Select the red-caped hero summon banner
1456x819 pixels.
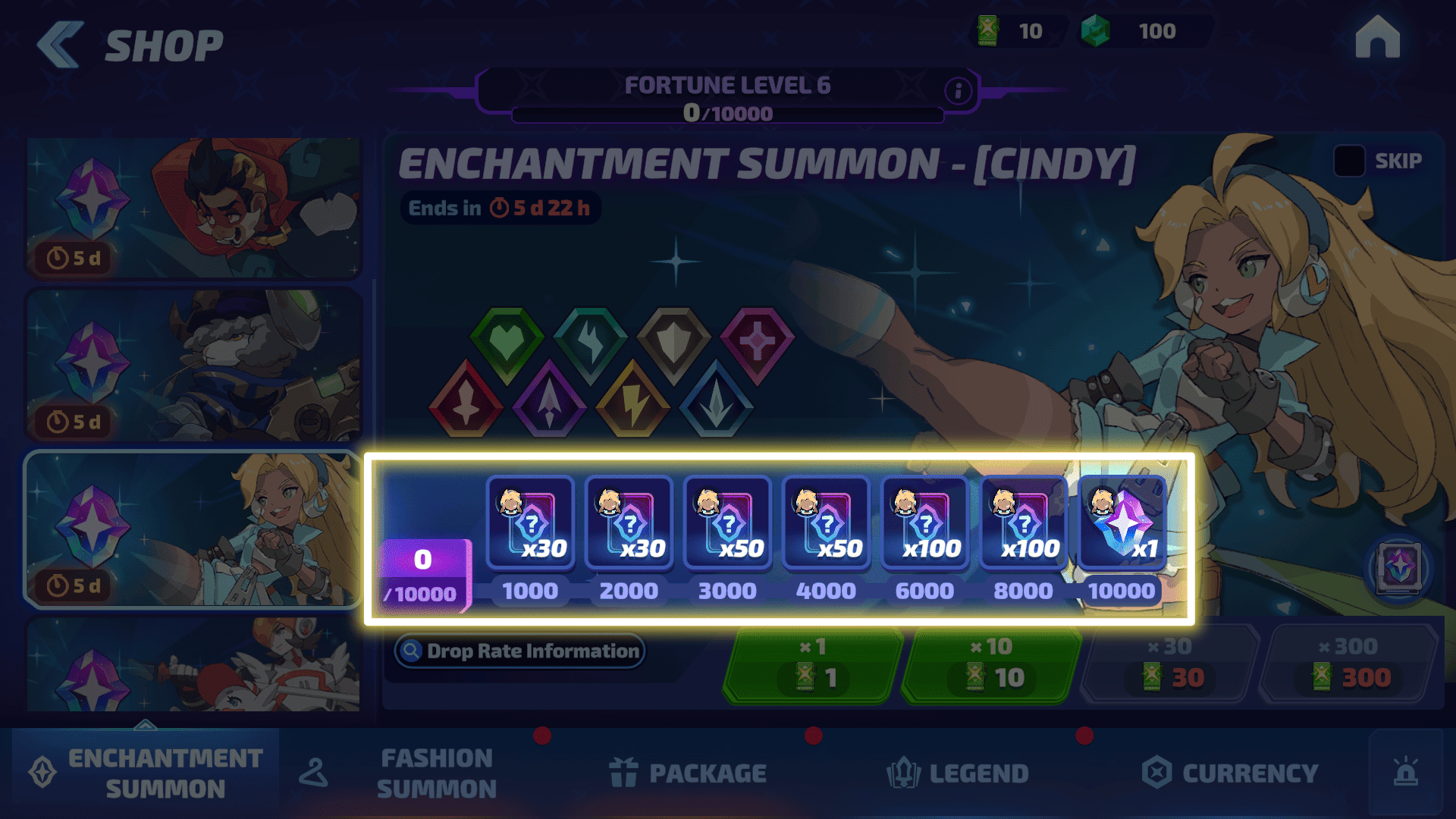[x=193, y=207]
